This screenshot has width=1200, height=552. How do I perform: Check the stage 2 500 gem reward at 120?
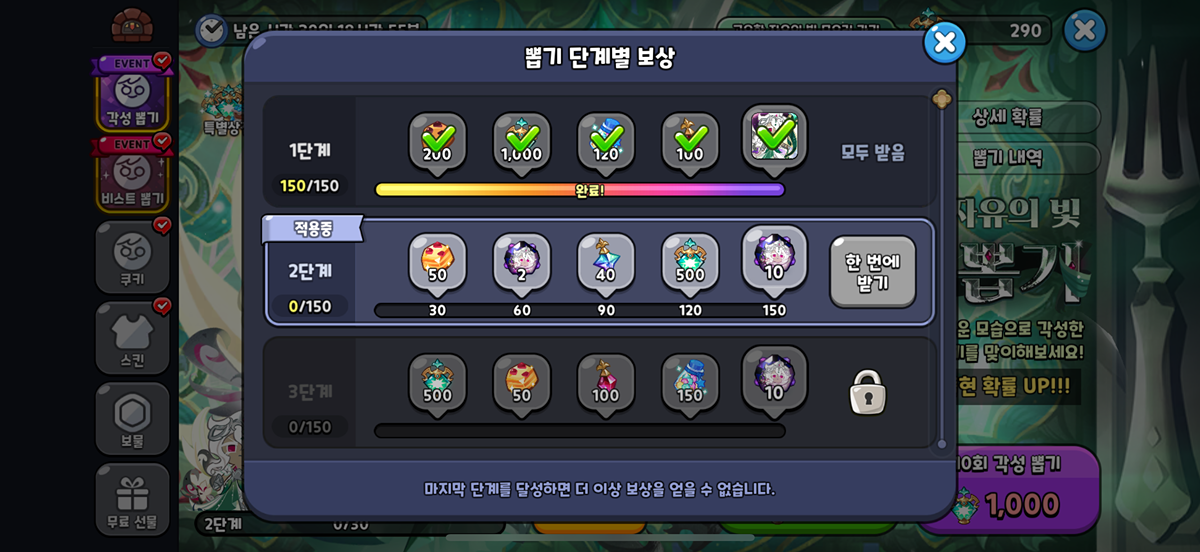[690, 263]
